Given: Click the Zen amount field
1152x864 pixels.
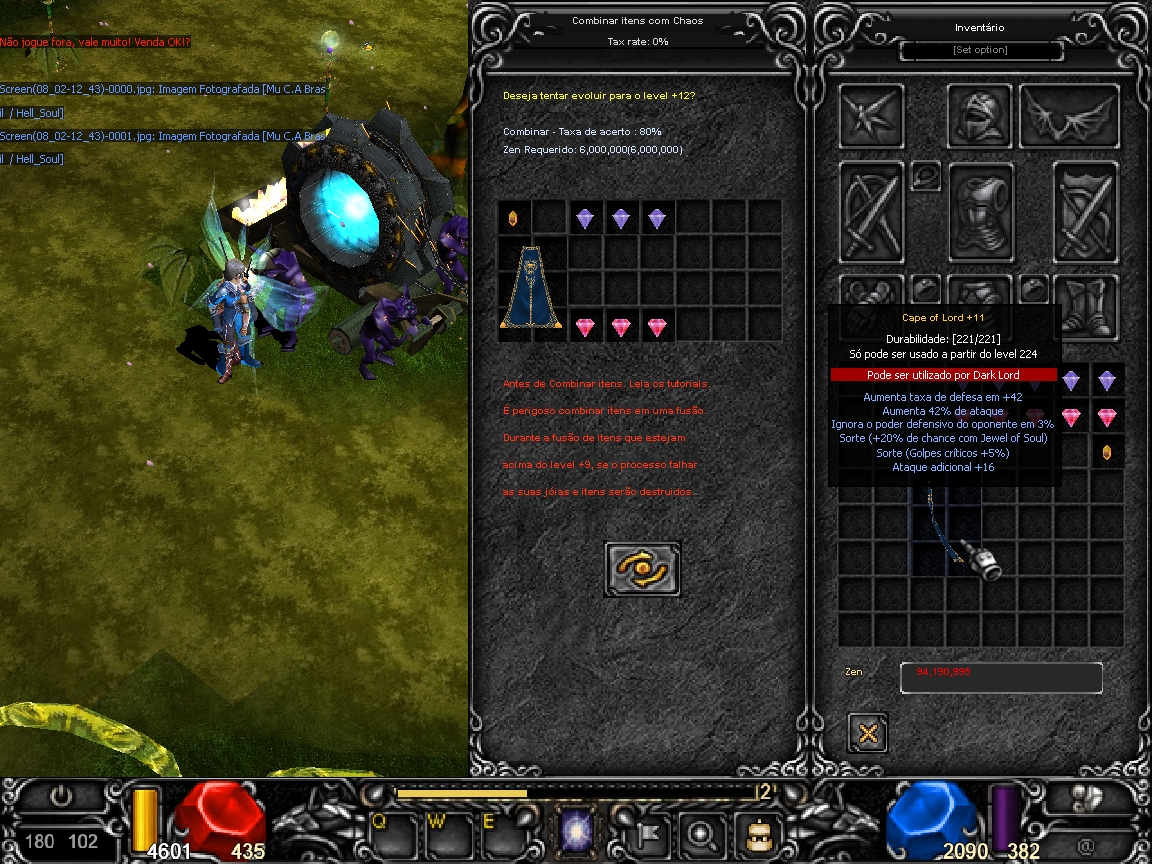Looking at the screenshot, I should (x=1001, y=677).
